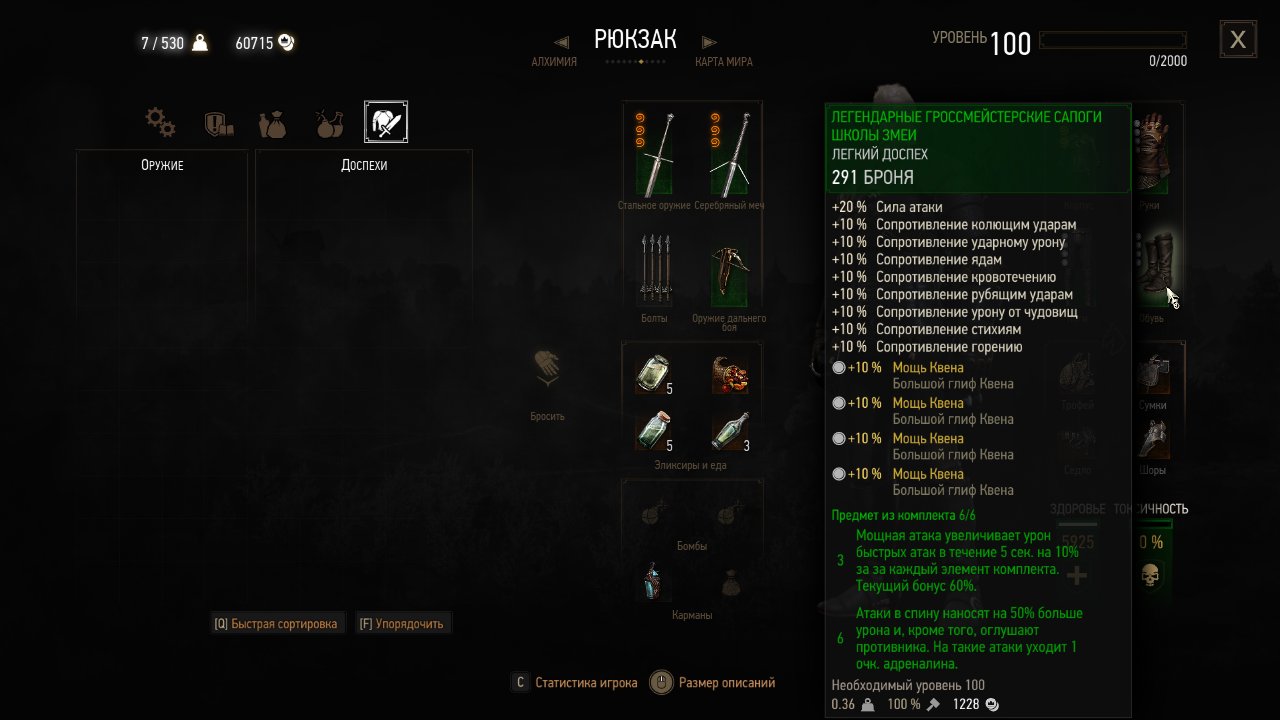Select the cornucopia food slot
Image resolution: width=1280 pixels, height=720 pixels.
[729, 373]
